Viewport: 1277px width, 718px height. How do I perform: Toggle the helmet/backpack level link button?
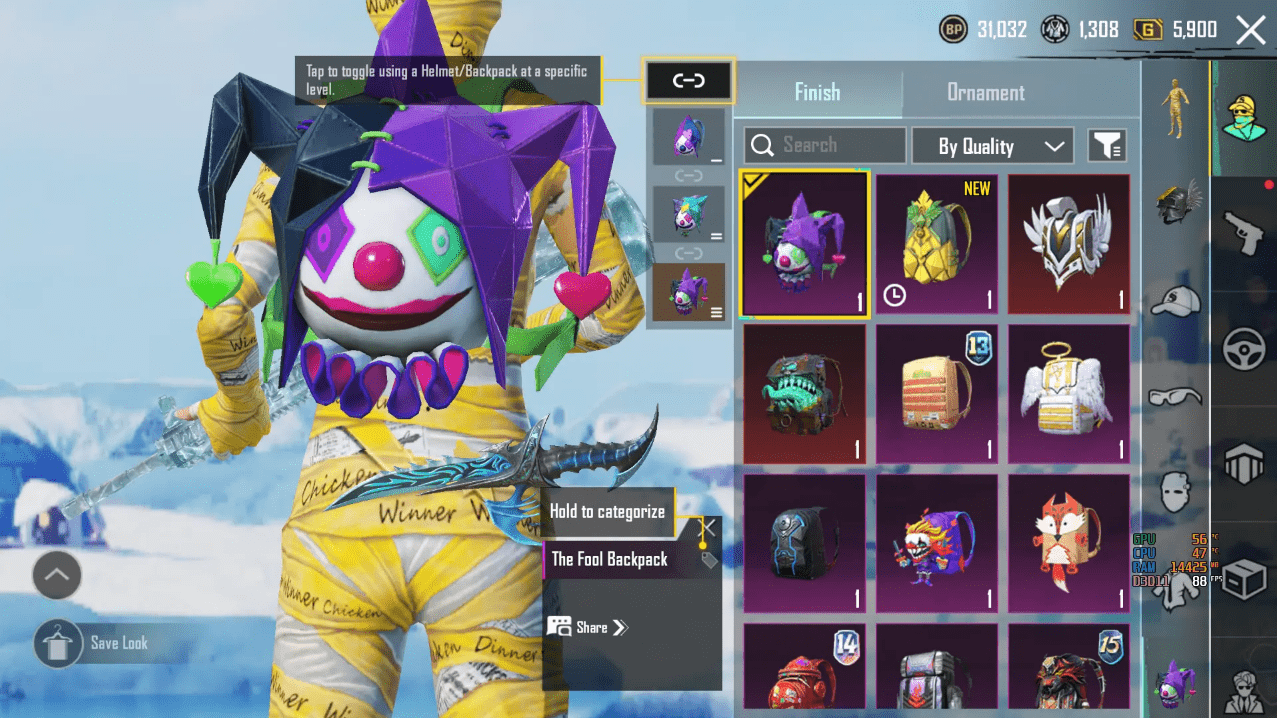tap(689, 81)
